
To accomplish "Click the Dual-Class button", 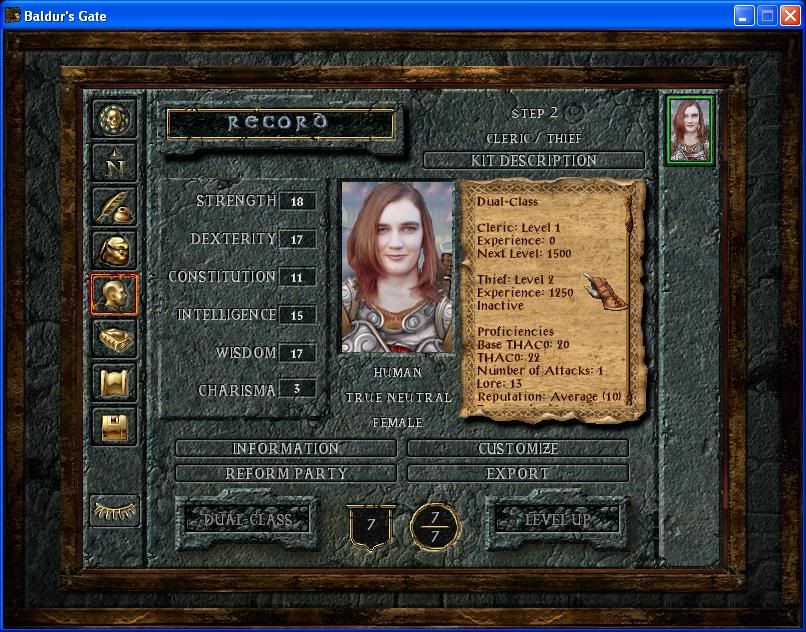I will pos(247,519).
